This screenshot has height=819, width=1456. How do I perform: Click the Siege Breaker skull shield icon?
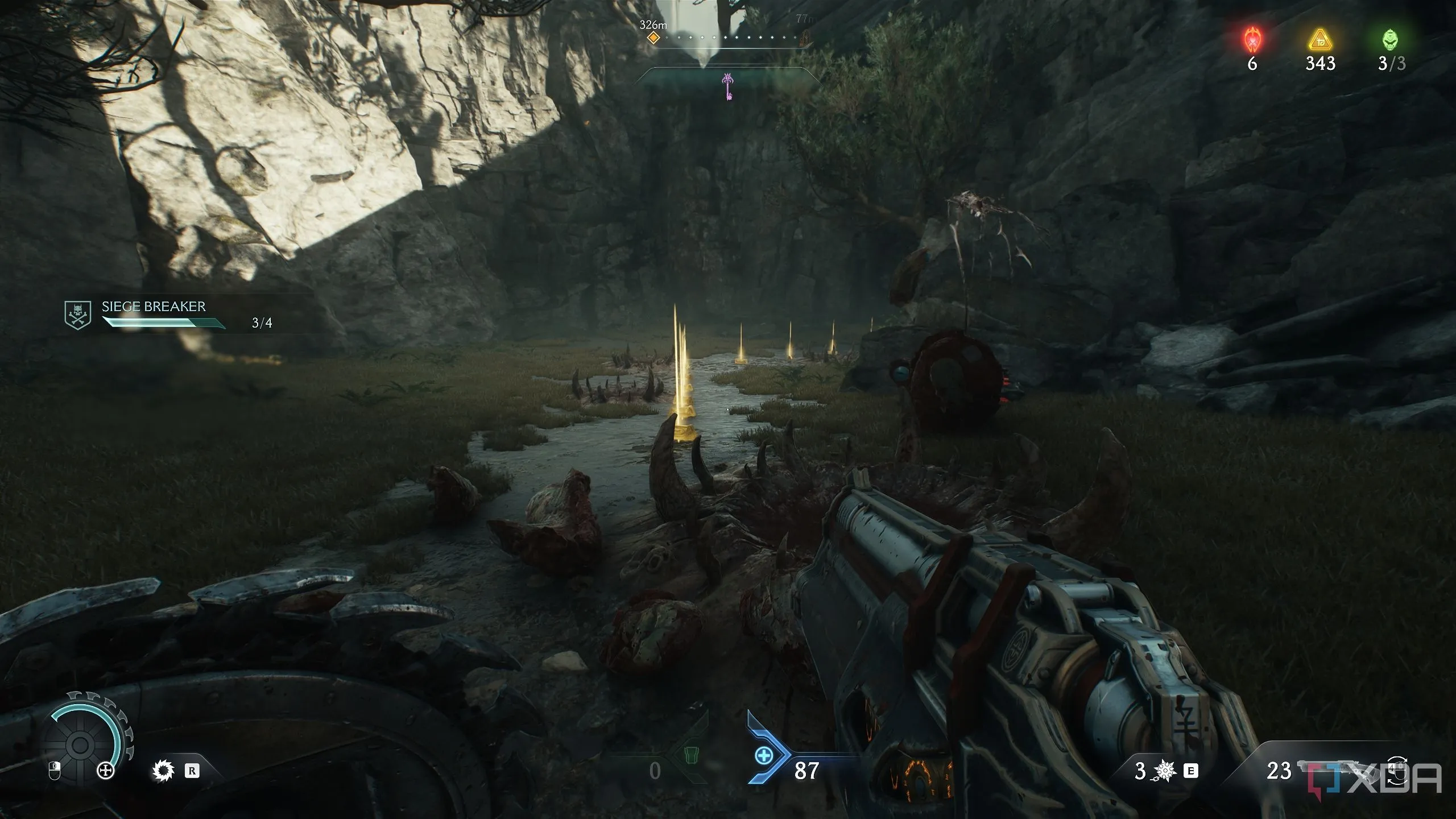point(78,315)
